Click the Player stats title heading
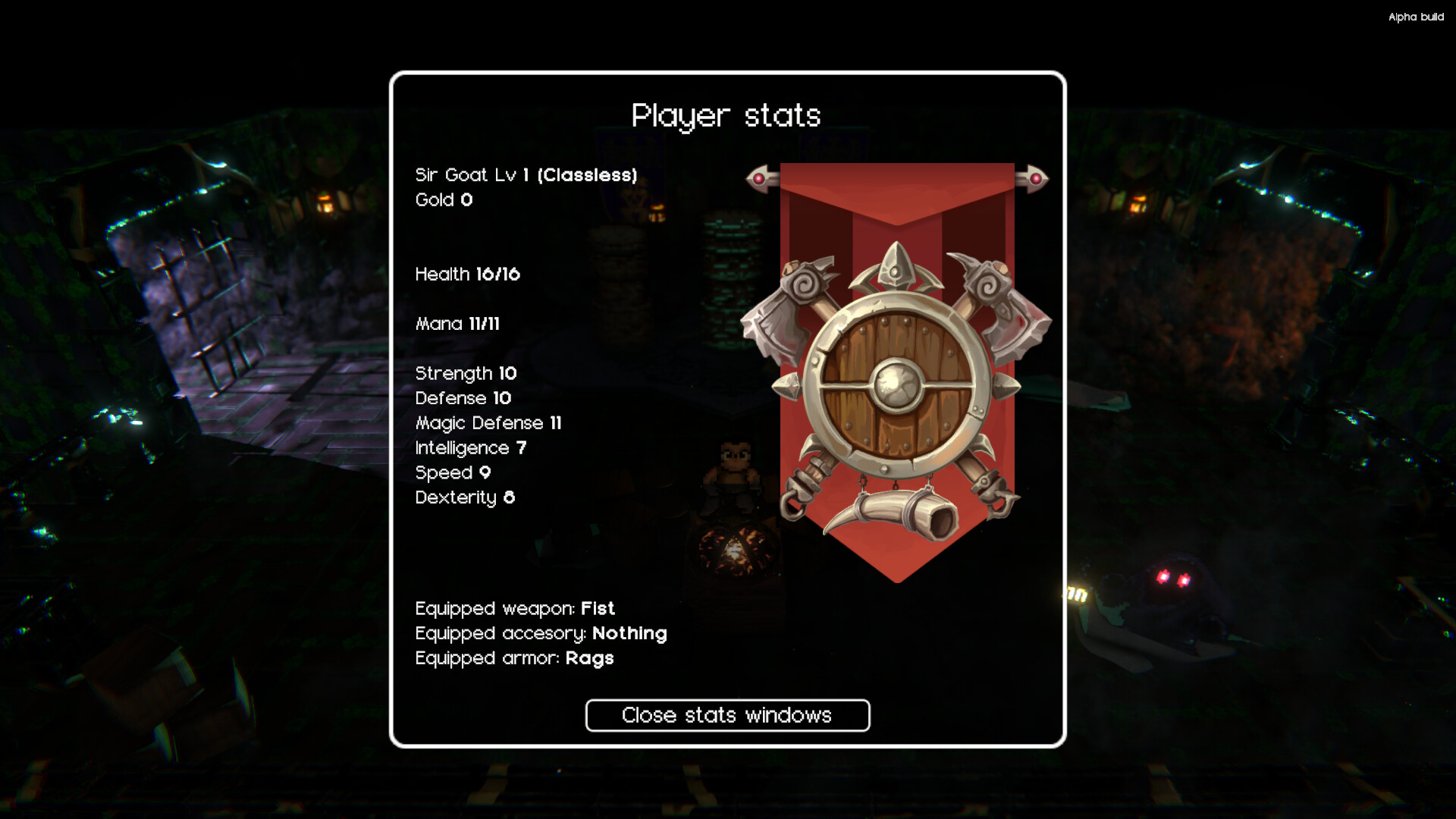Screen dimensions: 1456x819 pyautogui.click(x=726, y=115)
